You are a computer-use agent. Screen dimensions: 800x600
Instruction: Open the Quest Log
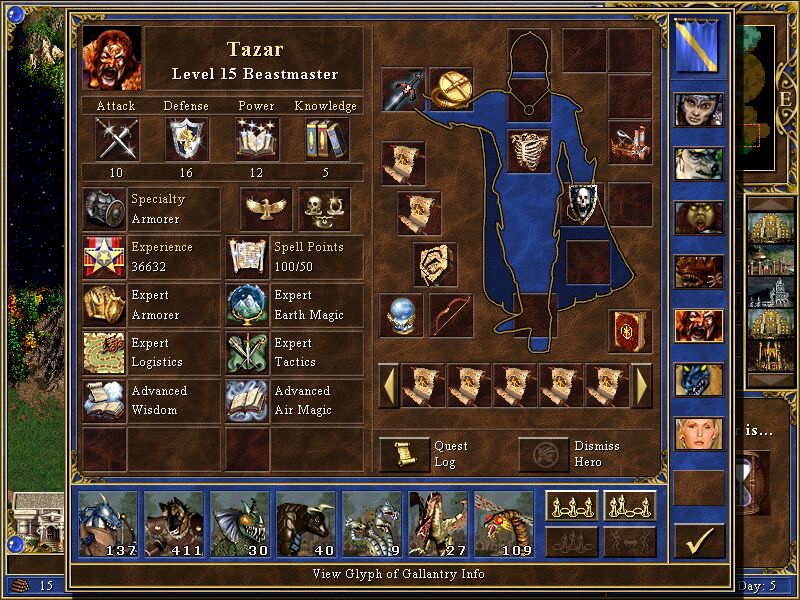point(404,454)
